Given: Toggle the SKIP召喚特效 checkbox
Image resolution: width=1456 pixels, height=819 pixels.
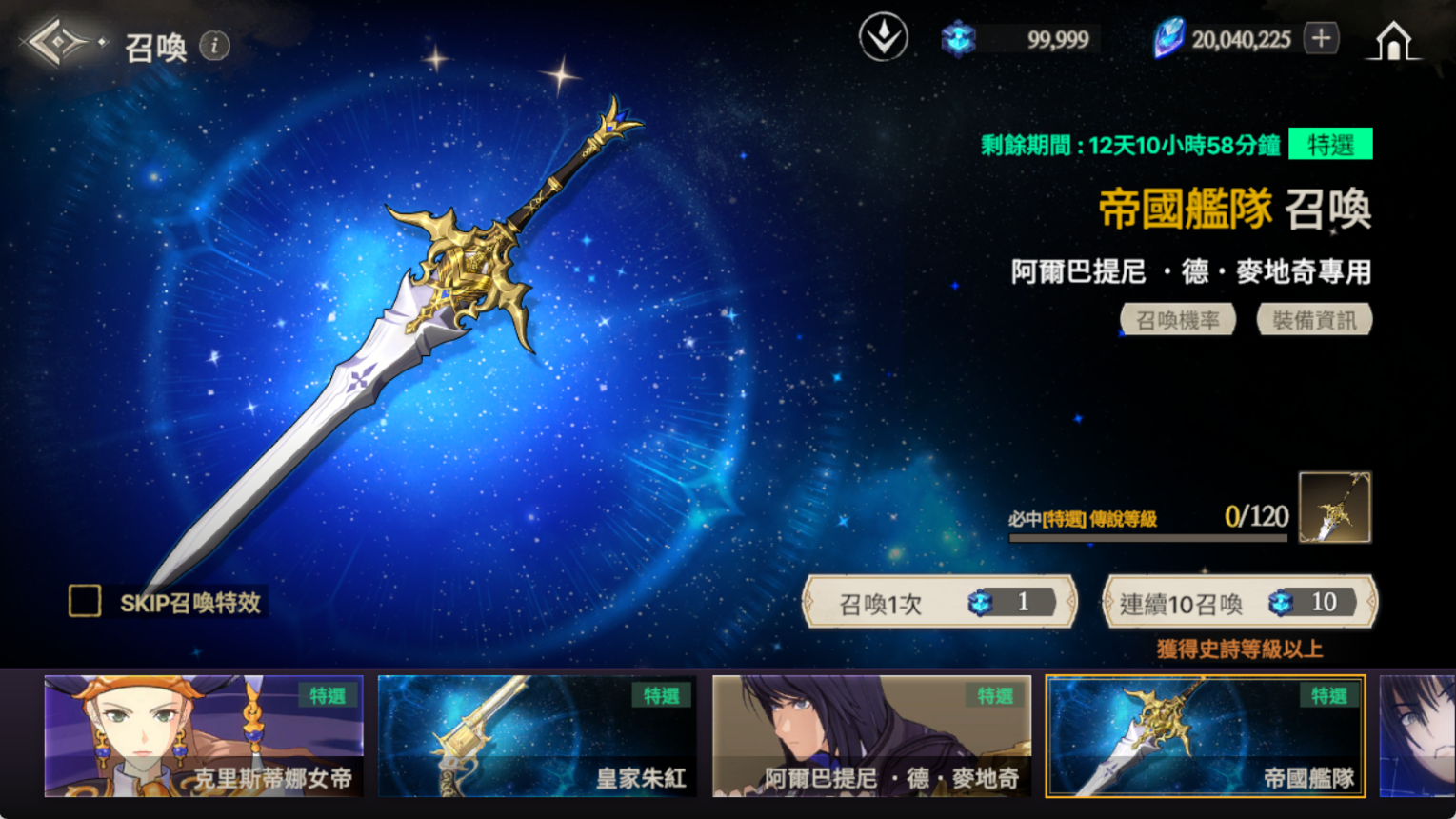Looking at the screenshot, I should coord(85,601).
